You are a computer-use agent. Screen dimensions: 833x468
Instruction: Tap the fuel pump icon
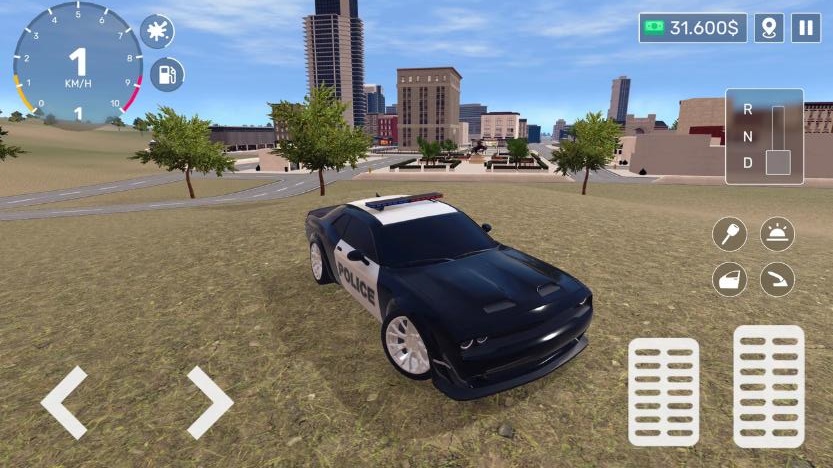point(167,74)
